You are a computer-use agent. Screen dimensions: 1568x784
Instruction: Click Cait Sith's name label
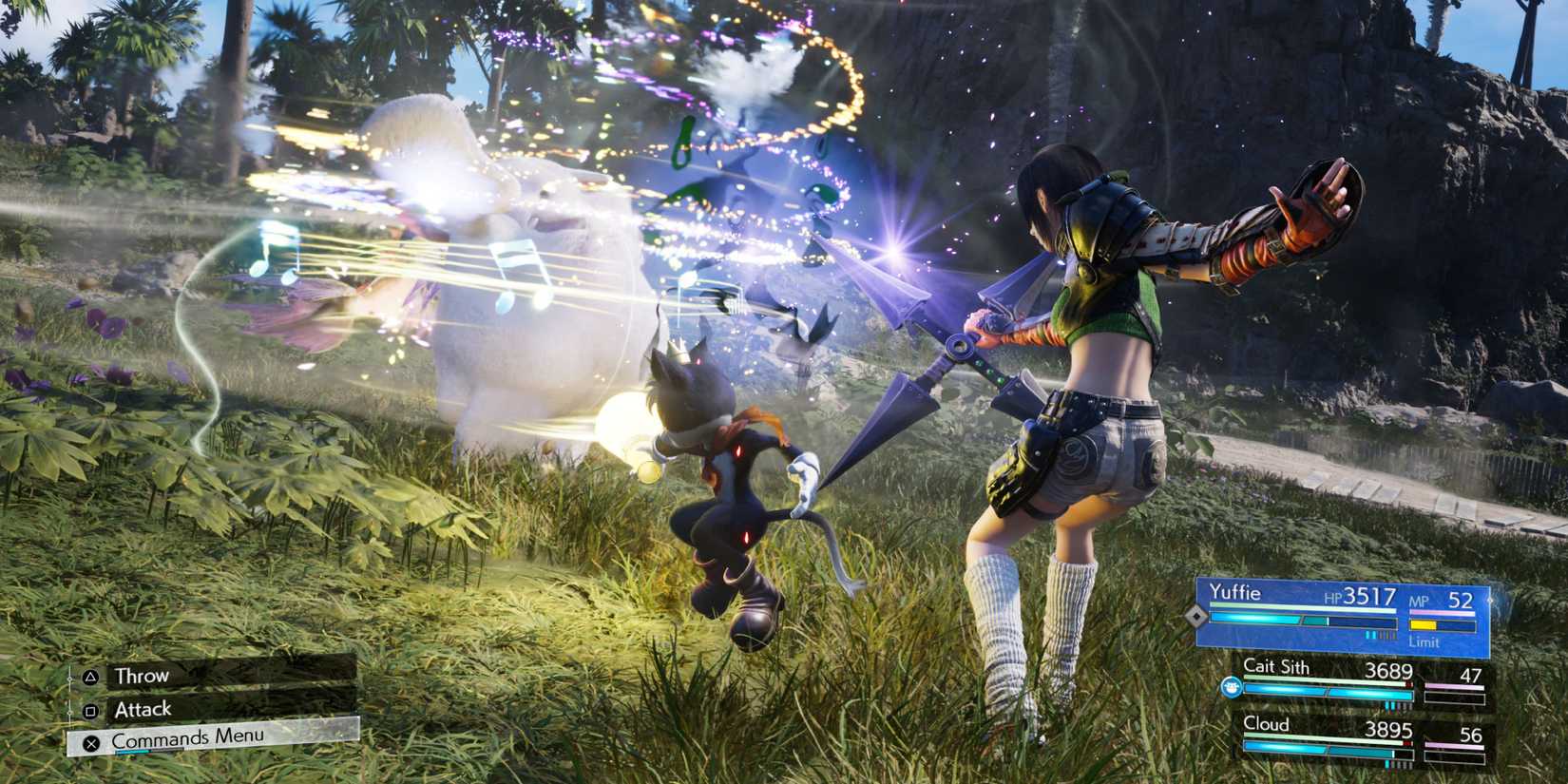point(1278,667)
